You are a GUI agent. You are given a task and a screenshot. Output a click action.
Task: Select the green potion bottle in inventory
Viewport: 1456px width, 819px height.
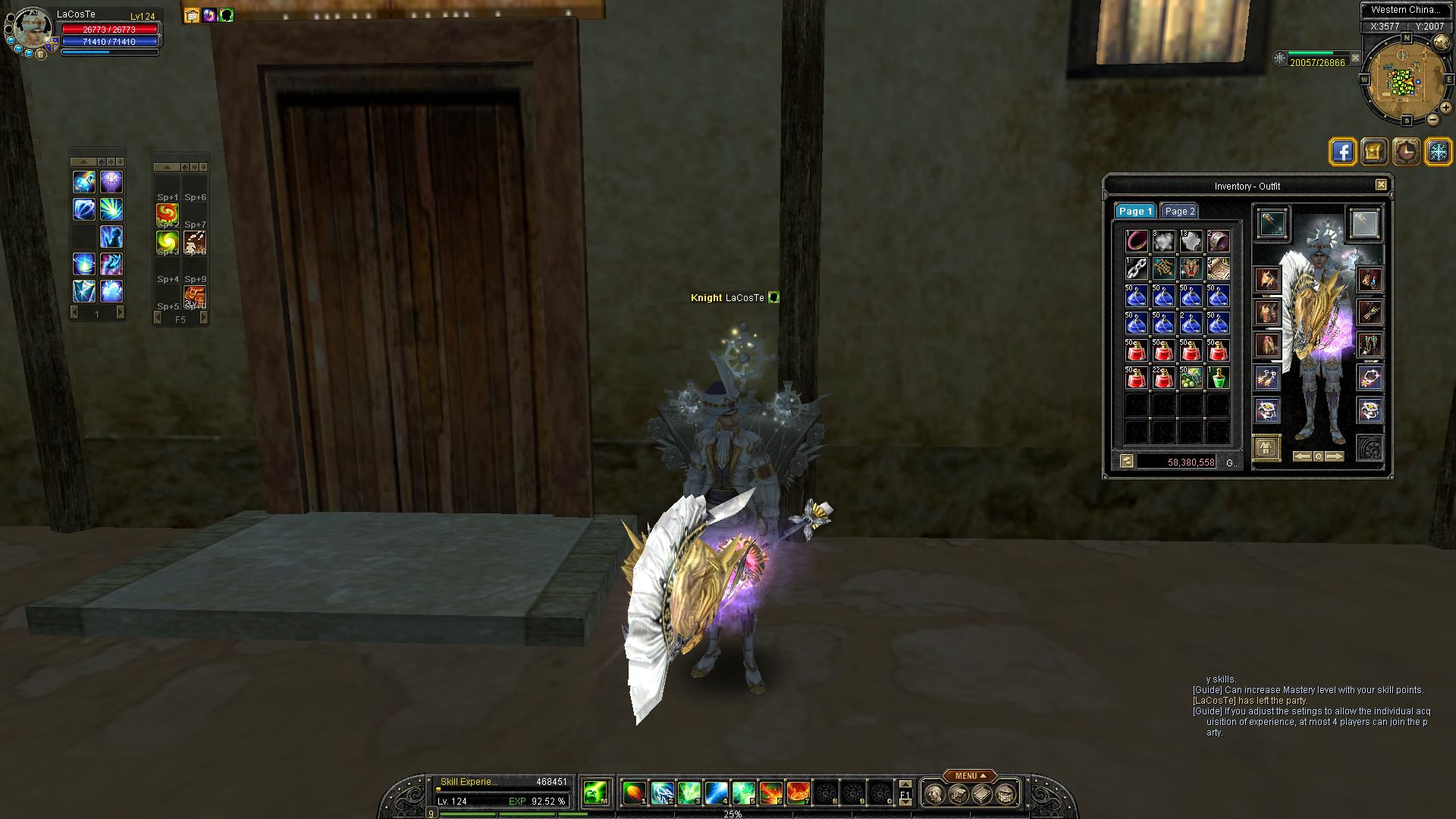coord(1218,378)
